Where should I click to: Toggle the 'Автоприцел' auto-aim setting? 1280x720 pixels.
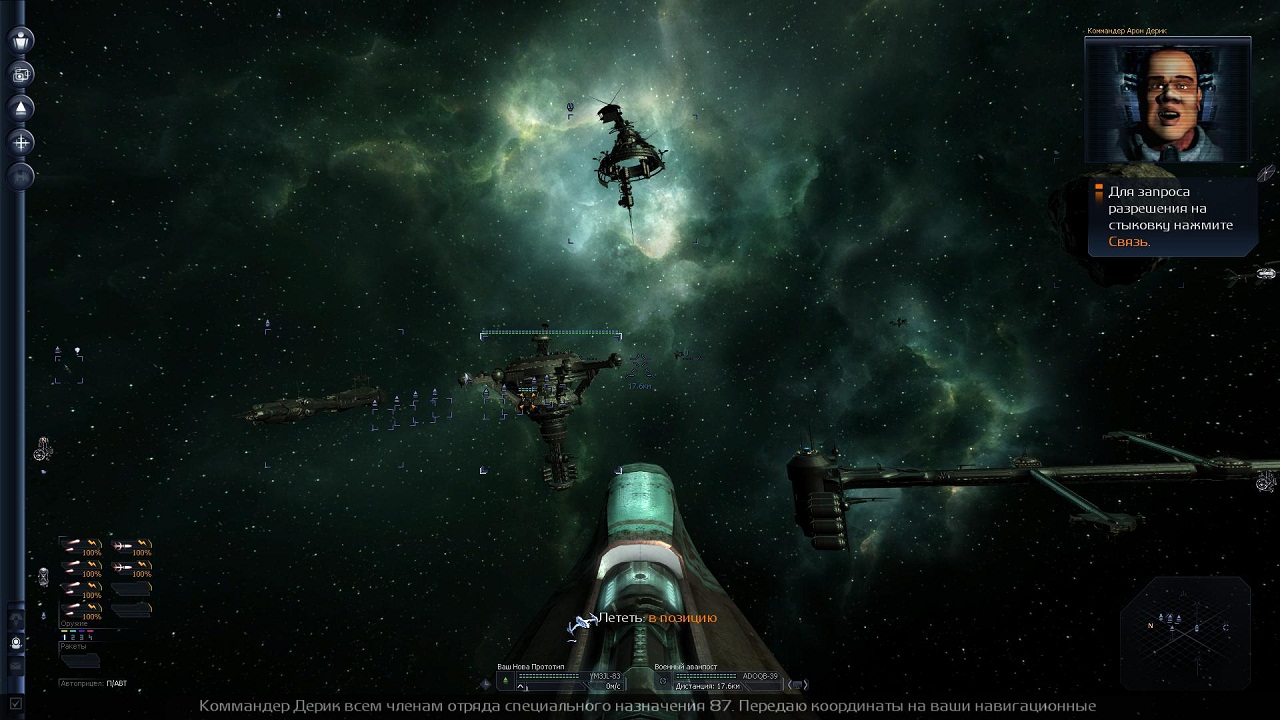93,684
